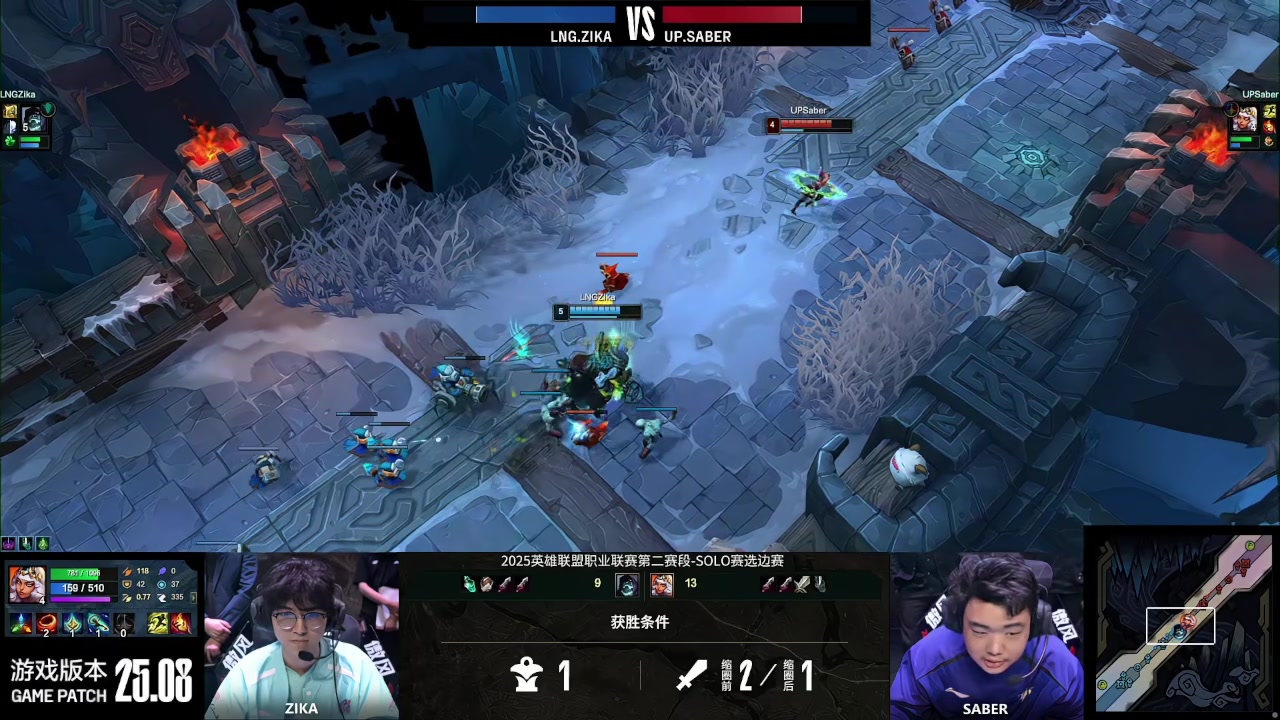Click the ZIKA player webcam feed

click(302, 635)
